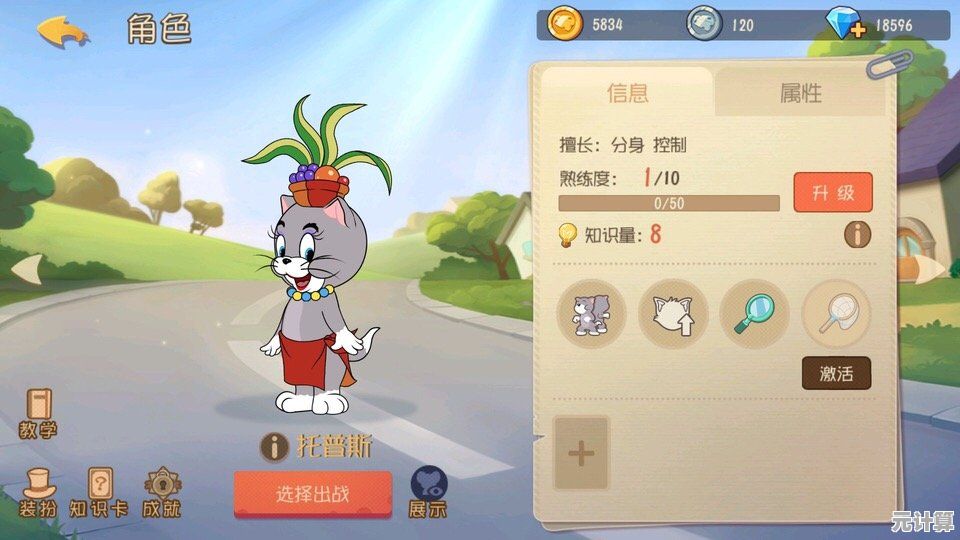Image resolution: width=960 pixels, height=540 pixels.
Task: Click the 激活 skill button
Action: pos(836,373)
